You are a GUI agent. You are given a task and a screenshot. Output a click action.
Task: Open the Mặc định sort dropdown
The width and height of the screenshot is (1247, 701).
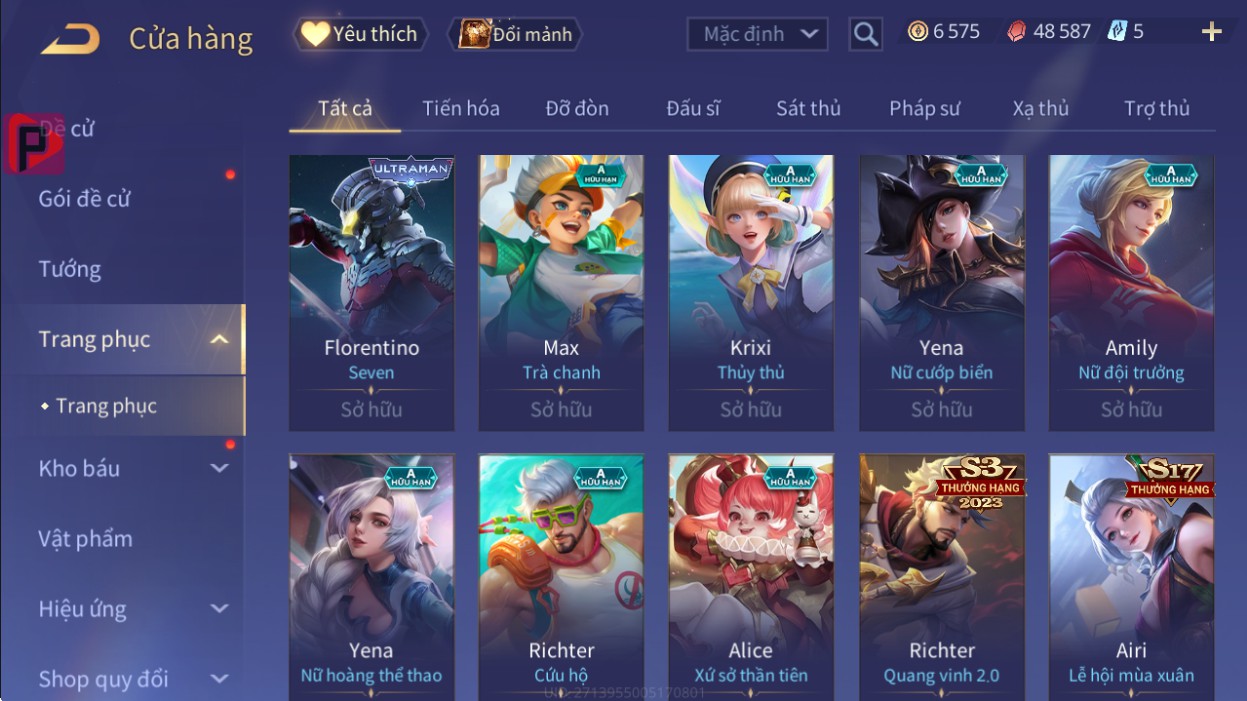click(757, 34)
